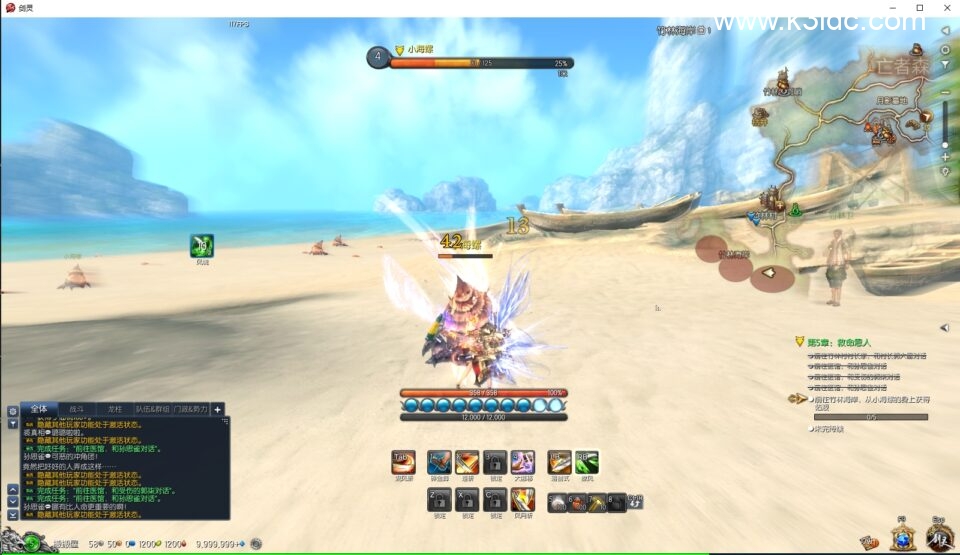
Task: Use the V flaming blade skill
Action: pyautogui.click(x=522, y=499)
